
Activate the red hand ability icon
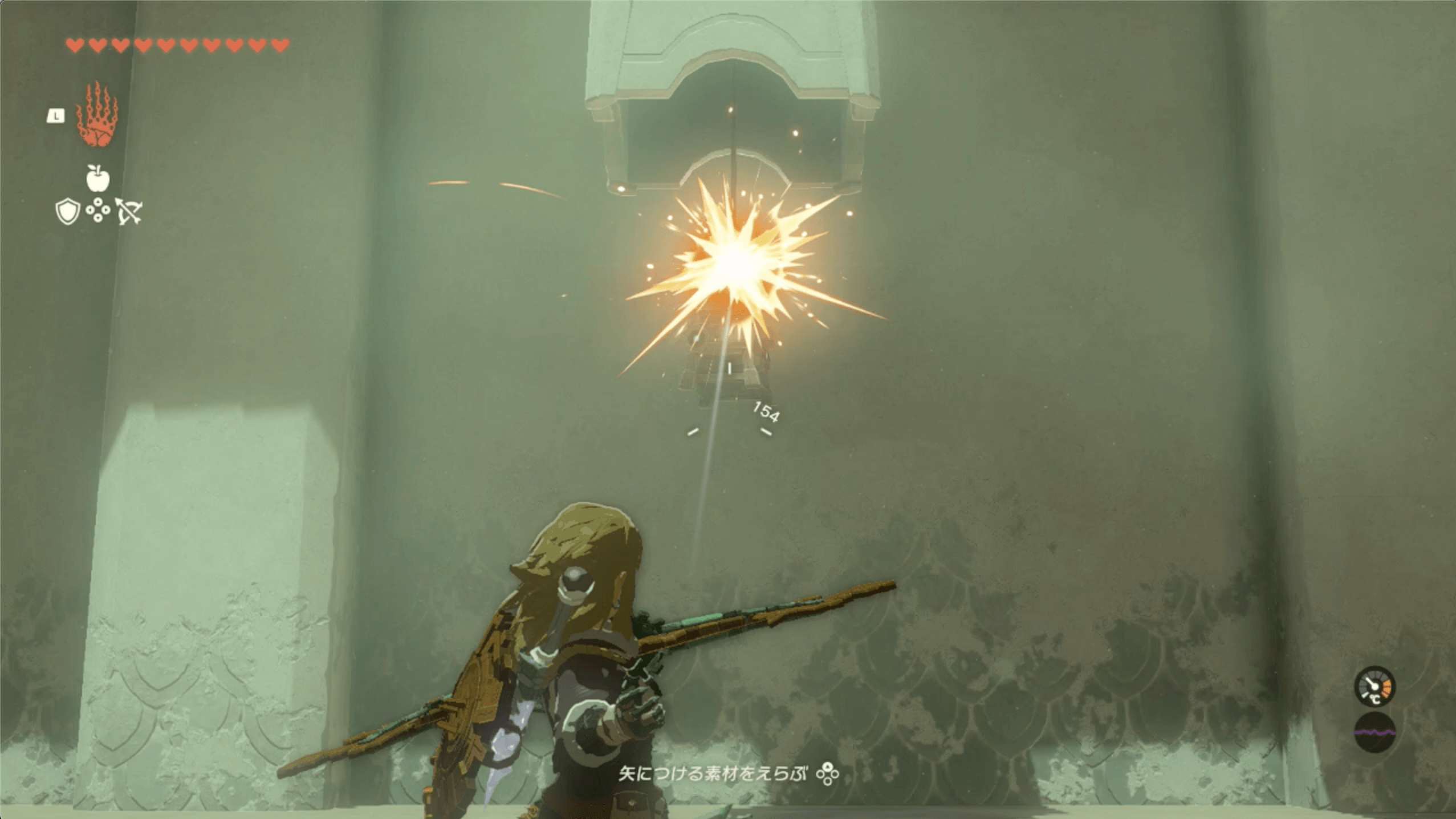coord(97,116)
